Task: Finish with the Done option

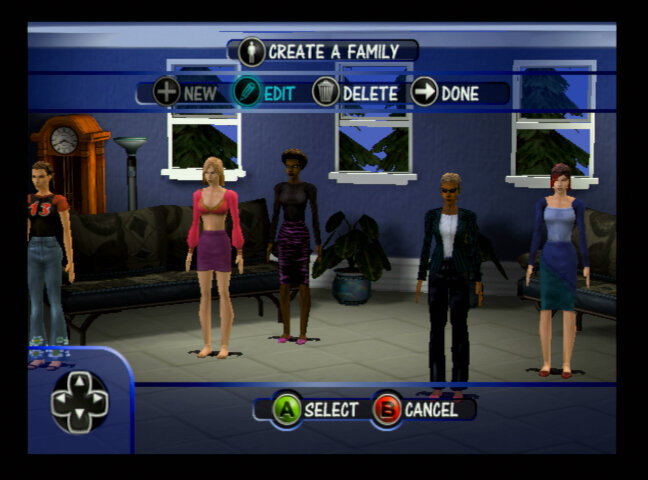Action: [445, 93]
